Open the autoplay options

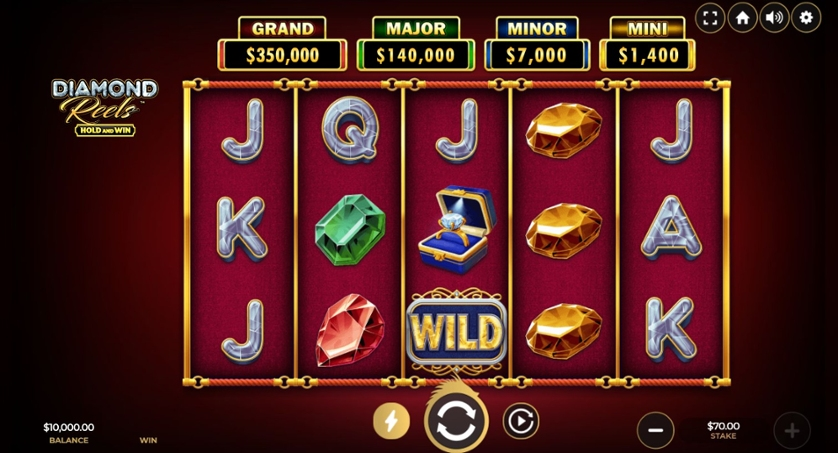(x=520, y=421)
